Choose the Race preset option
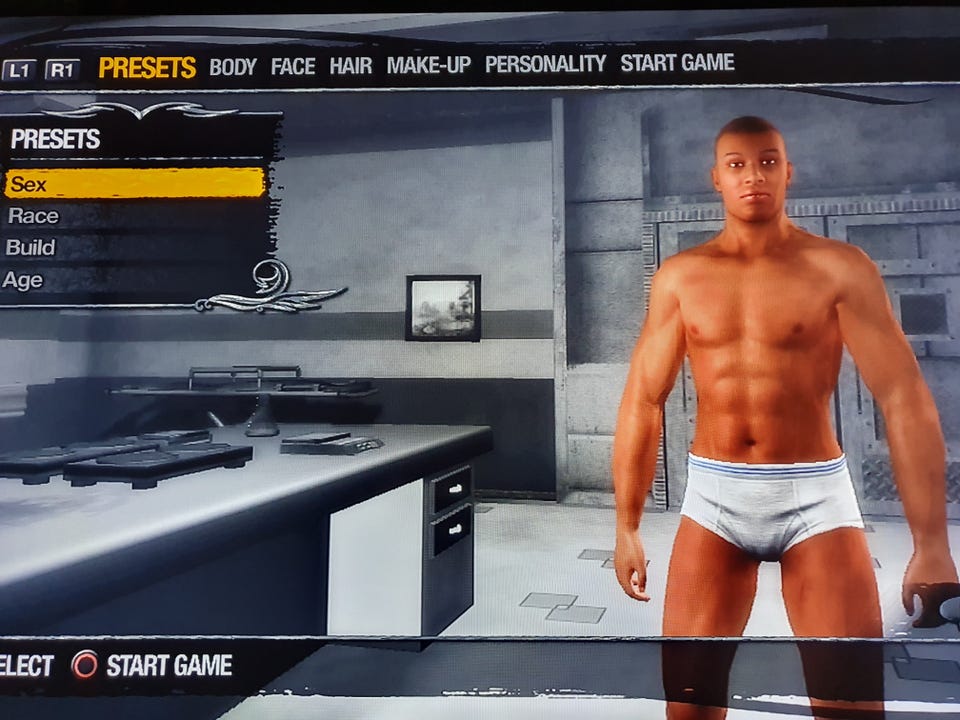 point(34,216)
